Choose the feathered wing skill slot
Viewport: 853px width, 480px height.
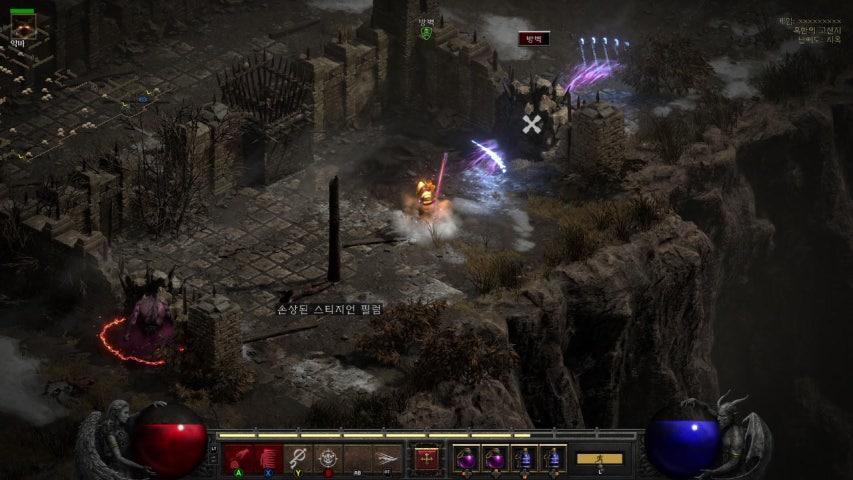388,459
